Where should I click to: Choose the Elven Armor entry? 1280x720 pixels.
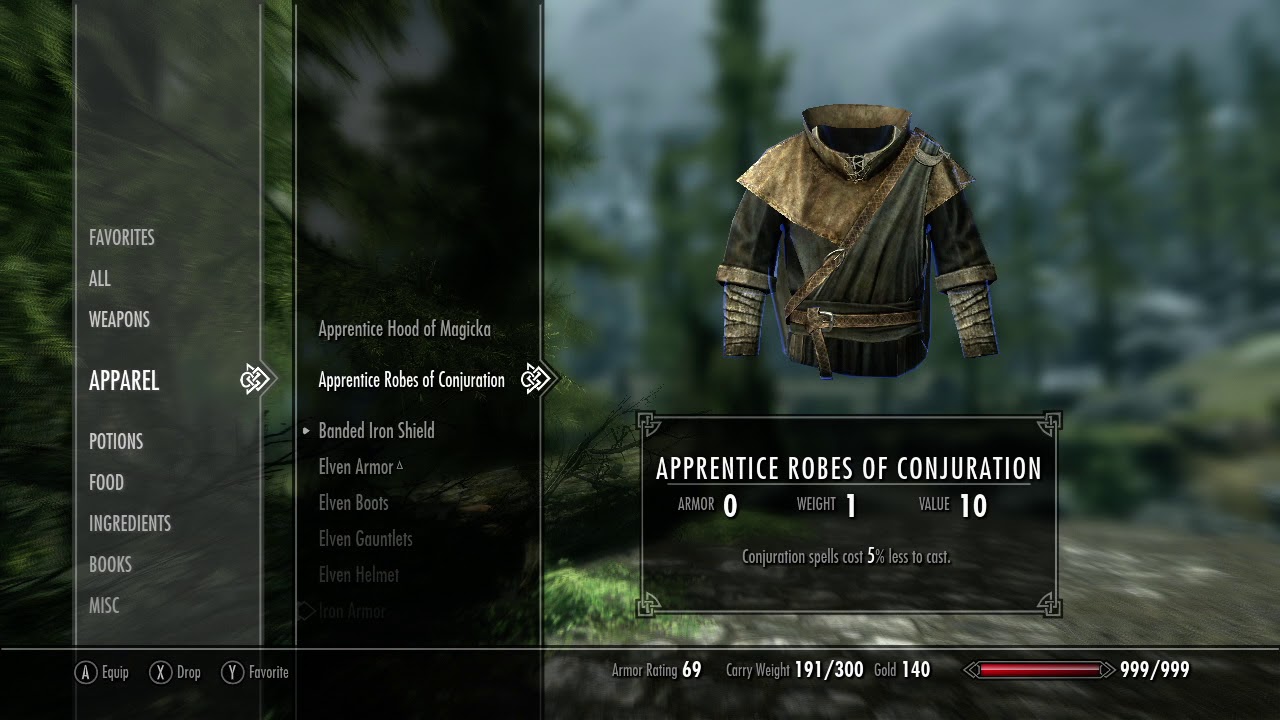pos(356,467)
